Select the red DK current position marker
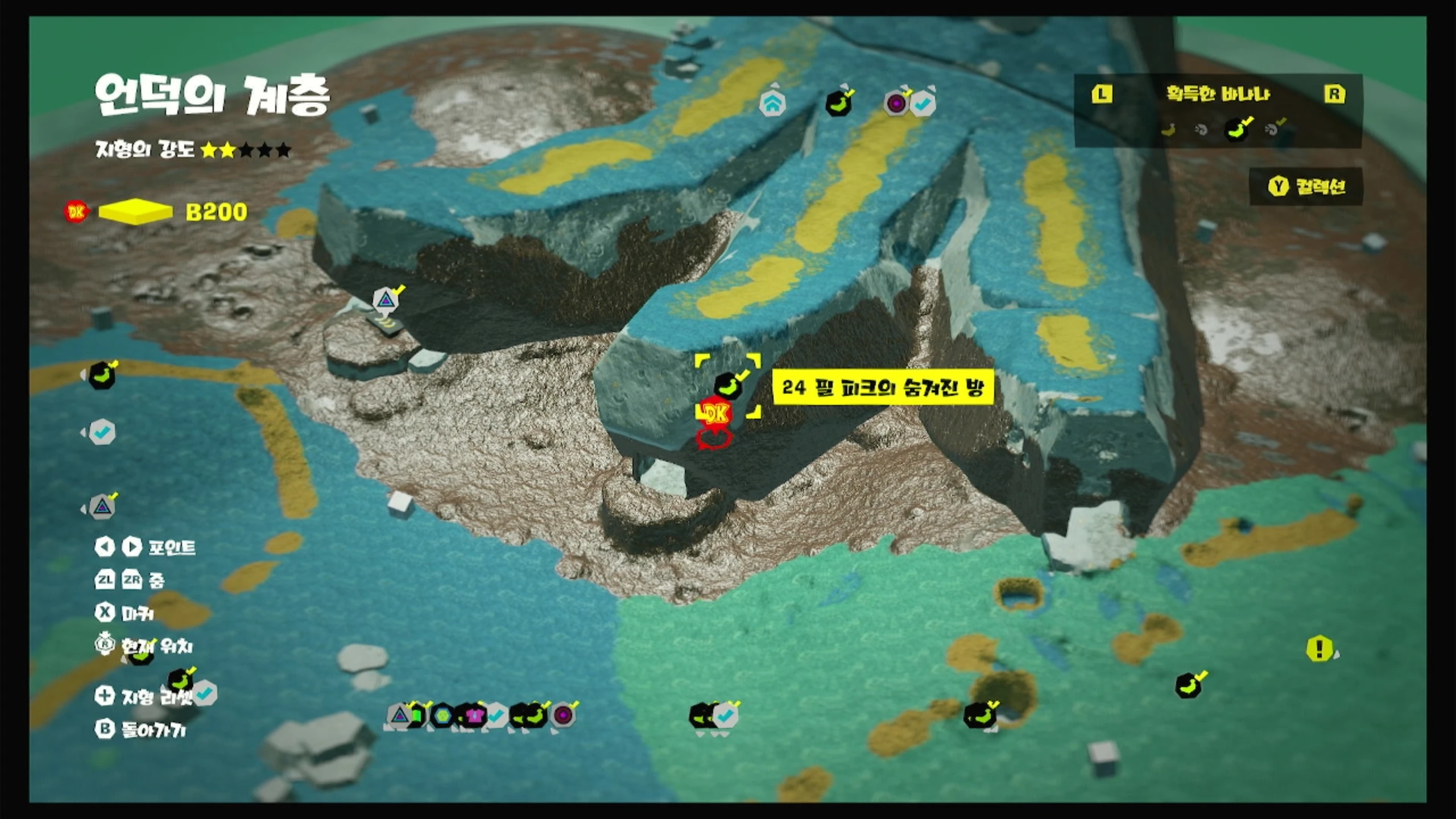Screen dimensions: 1456x819 [715, 413]
